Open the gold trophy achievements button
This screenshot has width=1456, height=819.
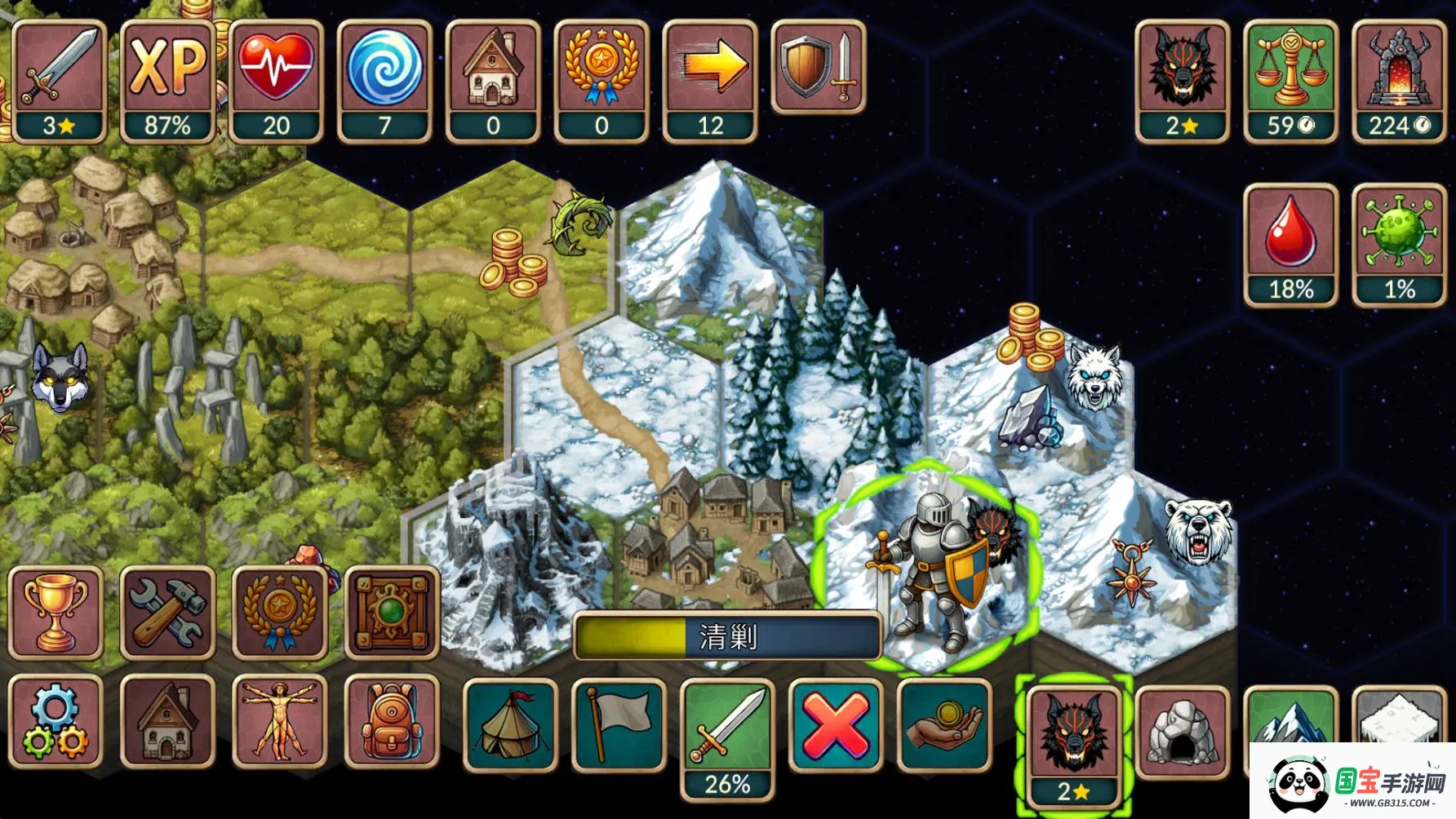tap(55, 613)
